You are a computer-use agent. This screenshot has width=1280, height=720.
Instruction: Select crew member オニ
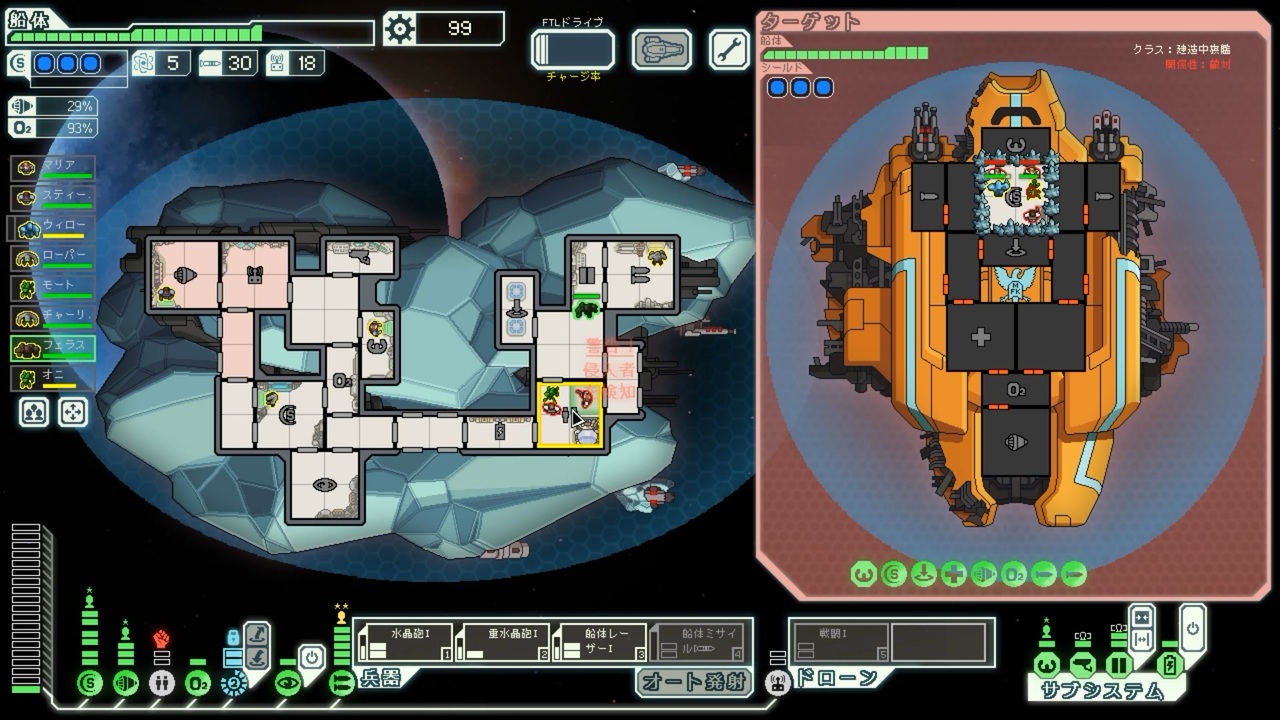(x=54, y=379)
